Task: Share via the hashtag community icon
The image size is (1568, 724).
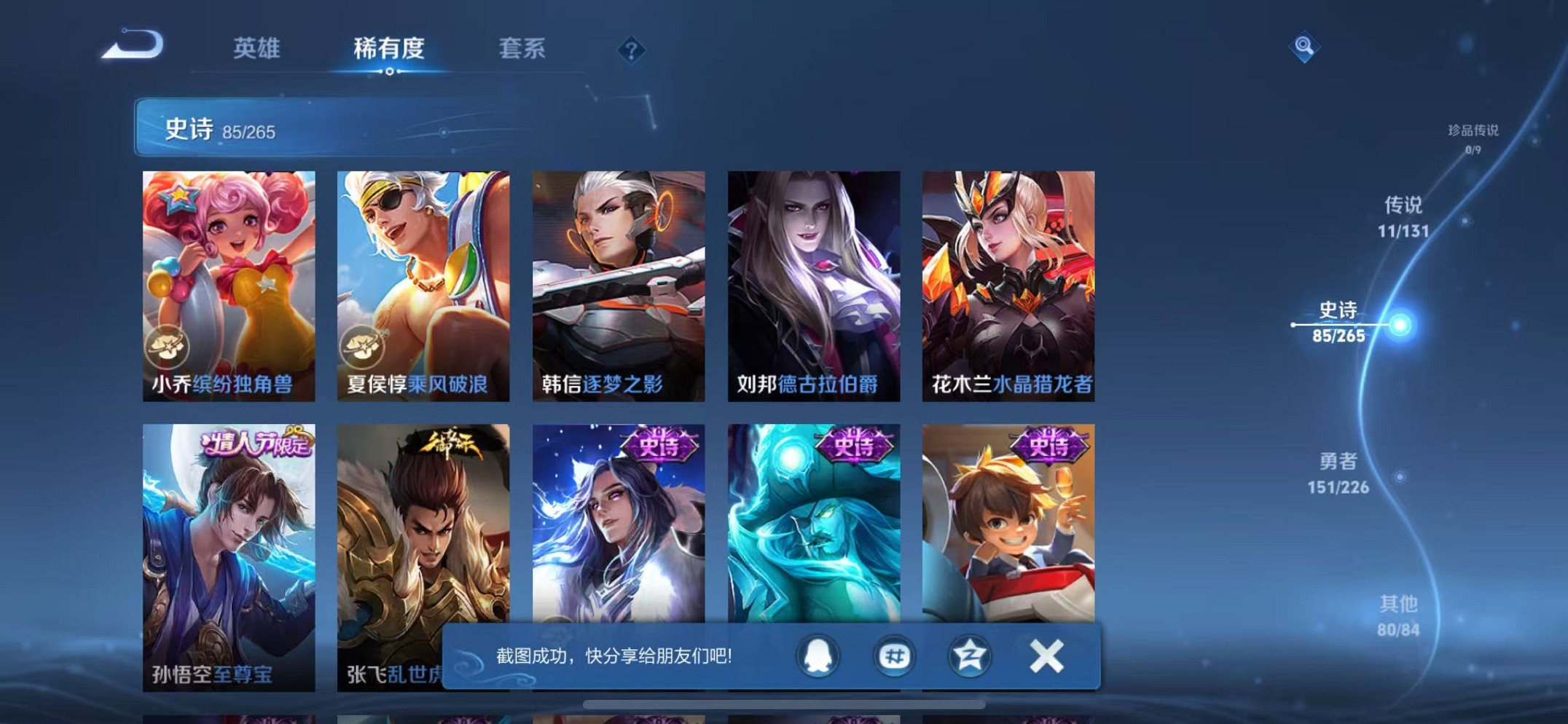Action: click(x=895, y=656)
